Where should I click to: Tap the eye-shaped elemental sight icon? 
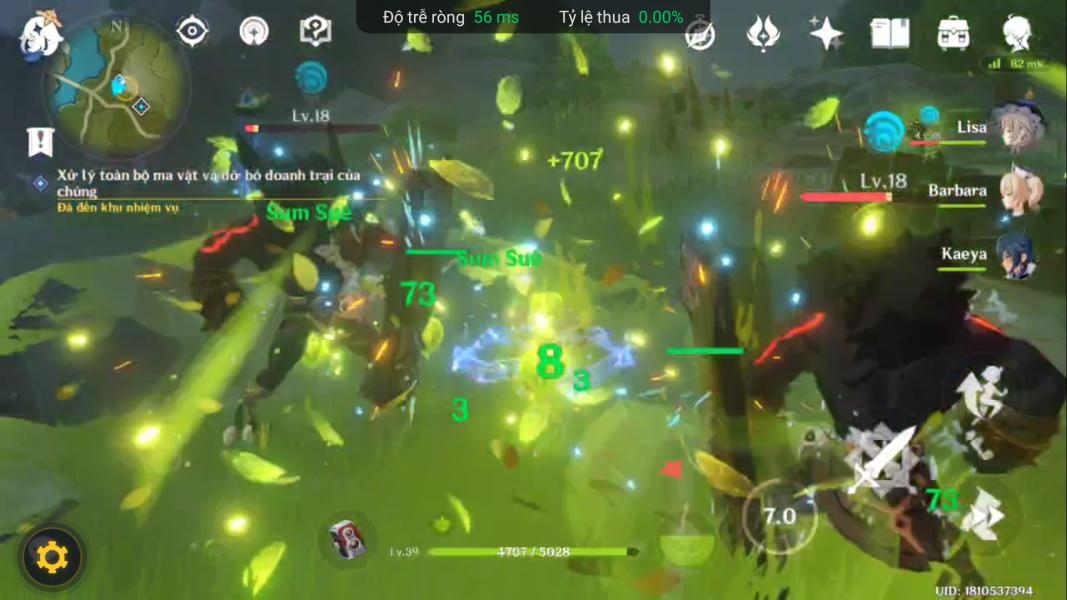coord(191,31)
